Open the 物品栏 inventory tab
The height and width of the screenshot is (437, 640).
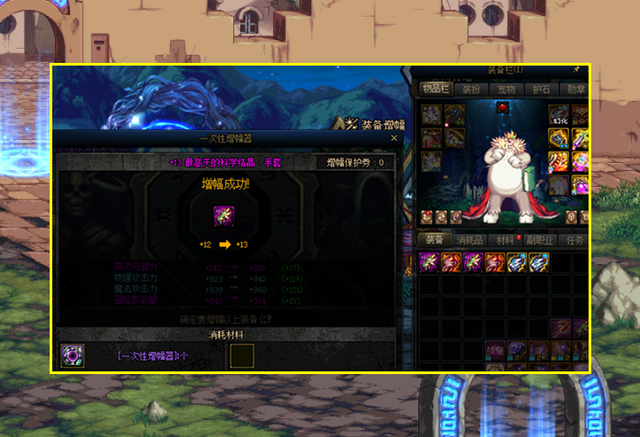435,89
